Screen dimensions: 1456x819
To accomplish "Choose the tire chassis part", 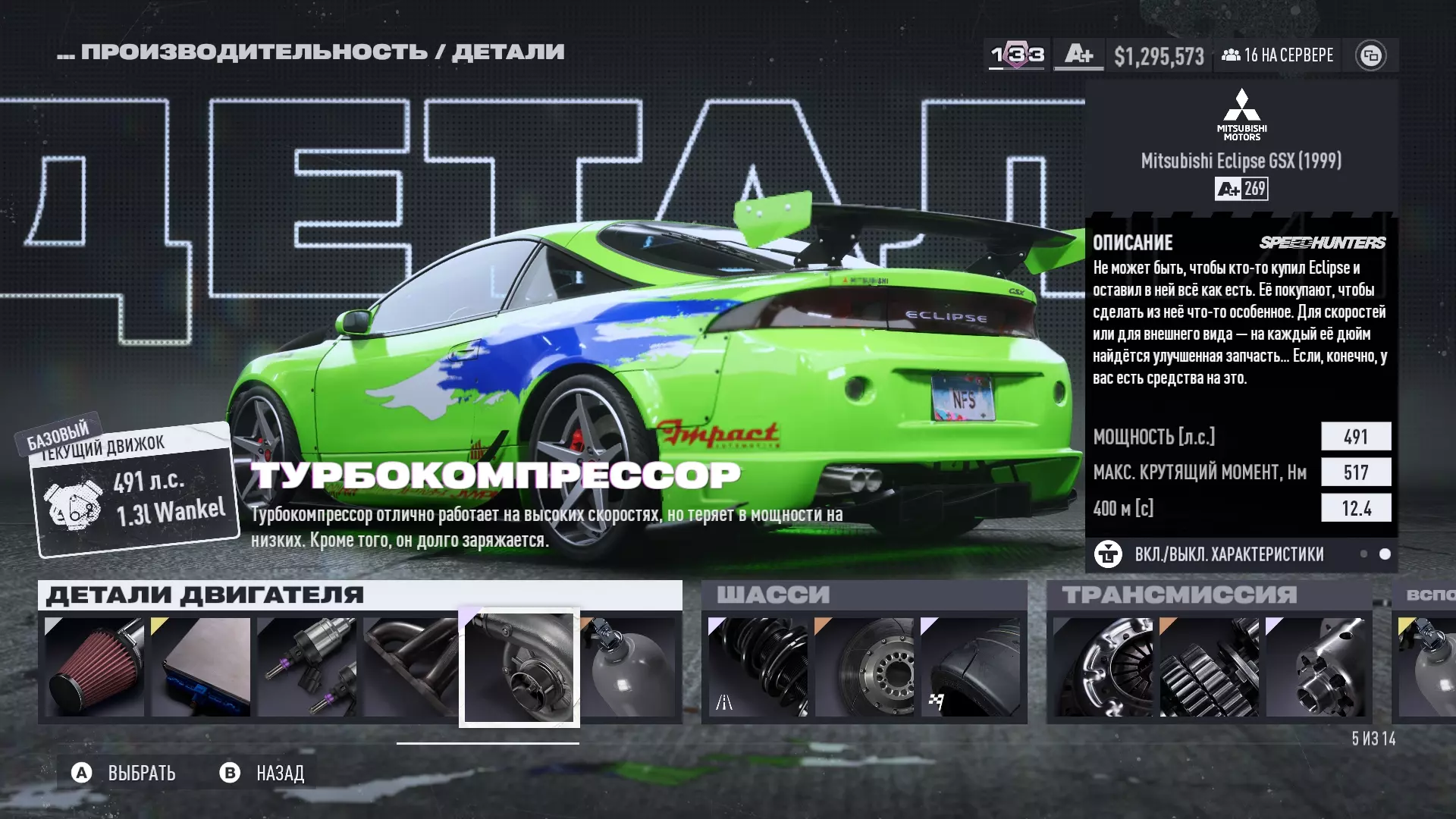I will [x=970, y=667].
